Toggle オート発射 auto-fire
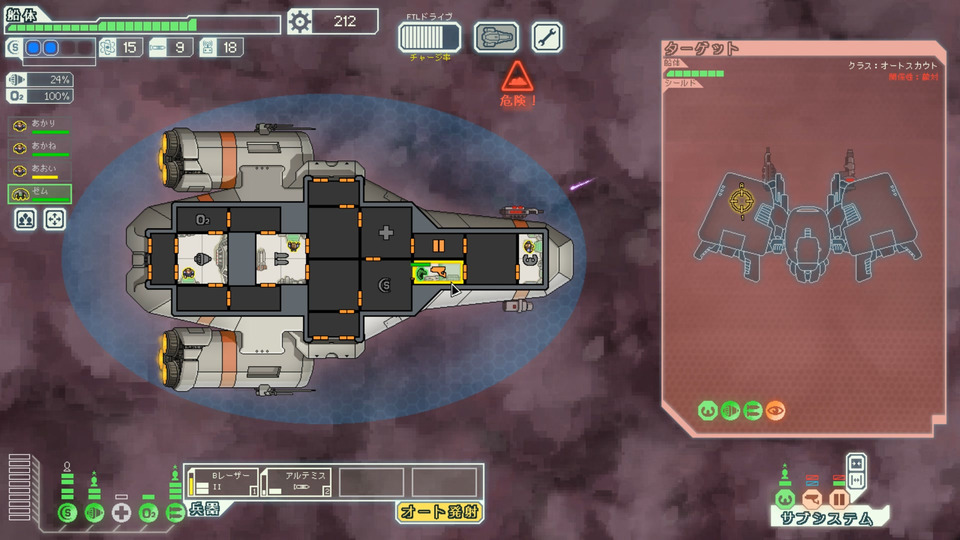This screenshot has height=540, width=960. [439, 512]
